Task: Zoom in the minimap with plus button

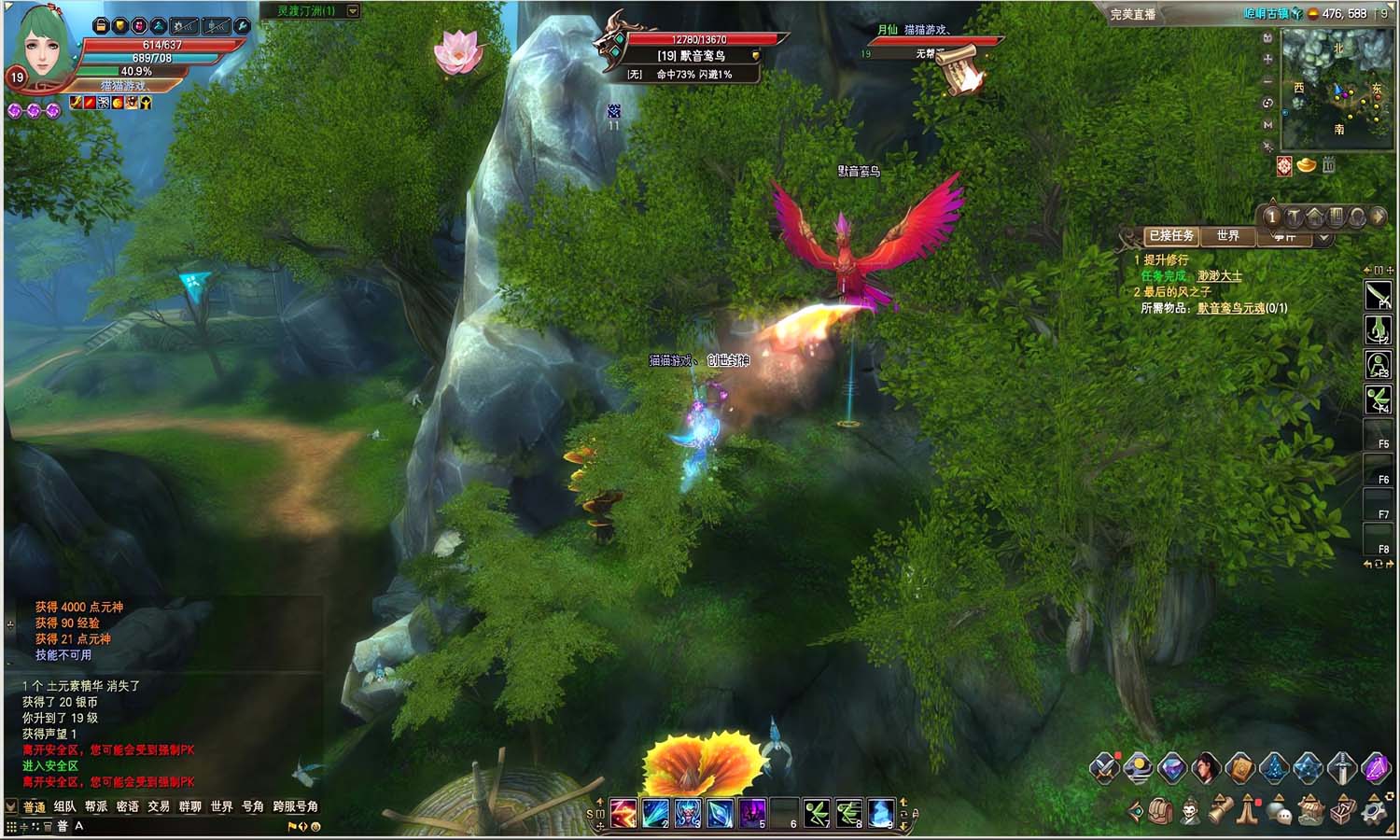Action: [1267, 59]
